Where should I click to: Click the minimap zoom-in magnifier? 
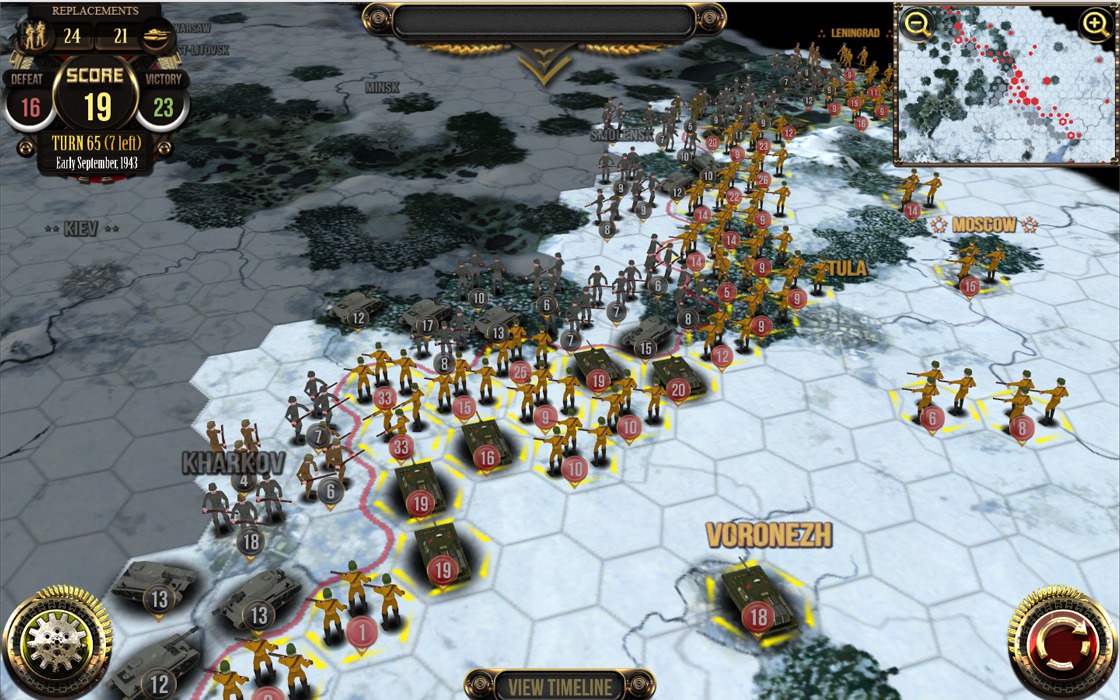[1096, 23]
